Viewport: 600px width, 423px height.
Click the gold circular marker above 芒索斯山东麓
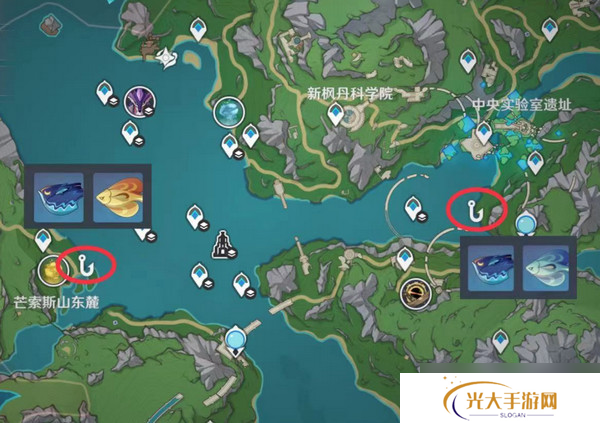point(50,268)
